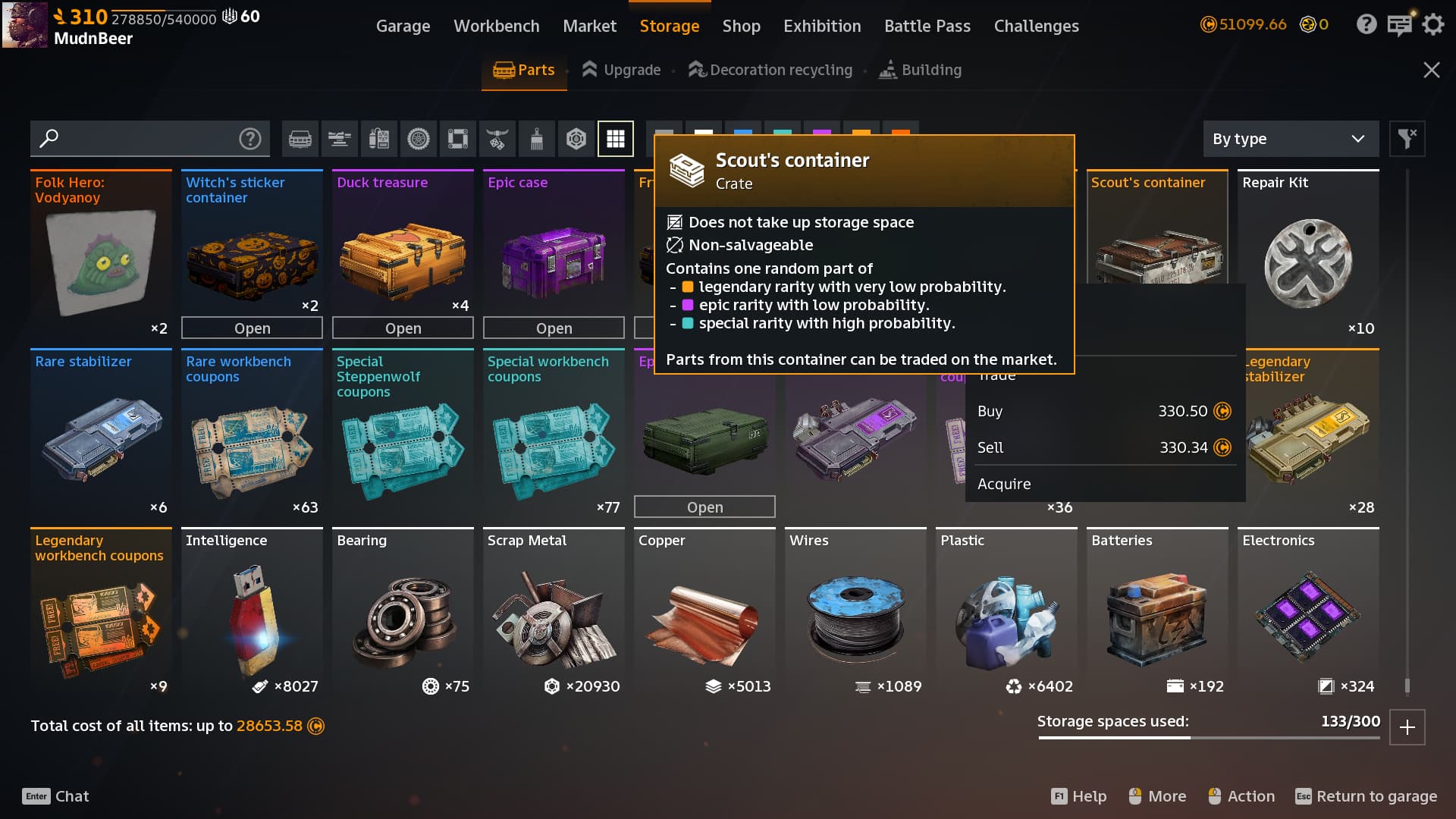Select the Decoration recycling tab
The image size is (1456, 819).
pos(770,70)
